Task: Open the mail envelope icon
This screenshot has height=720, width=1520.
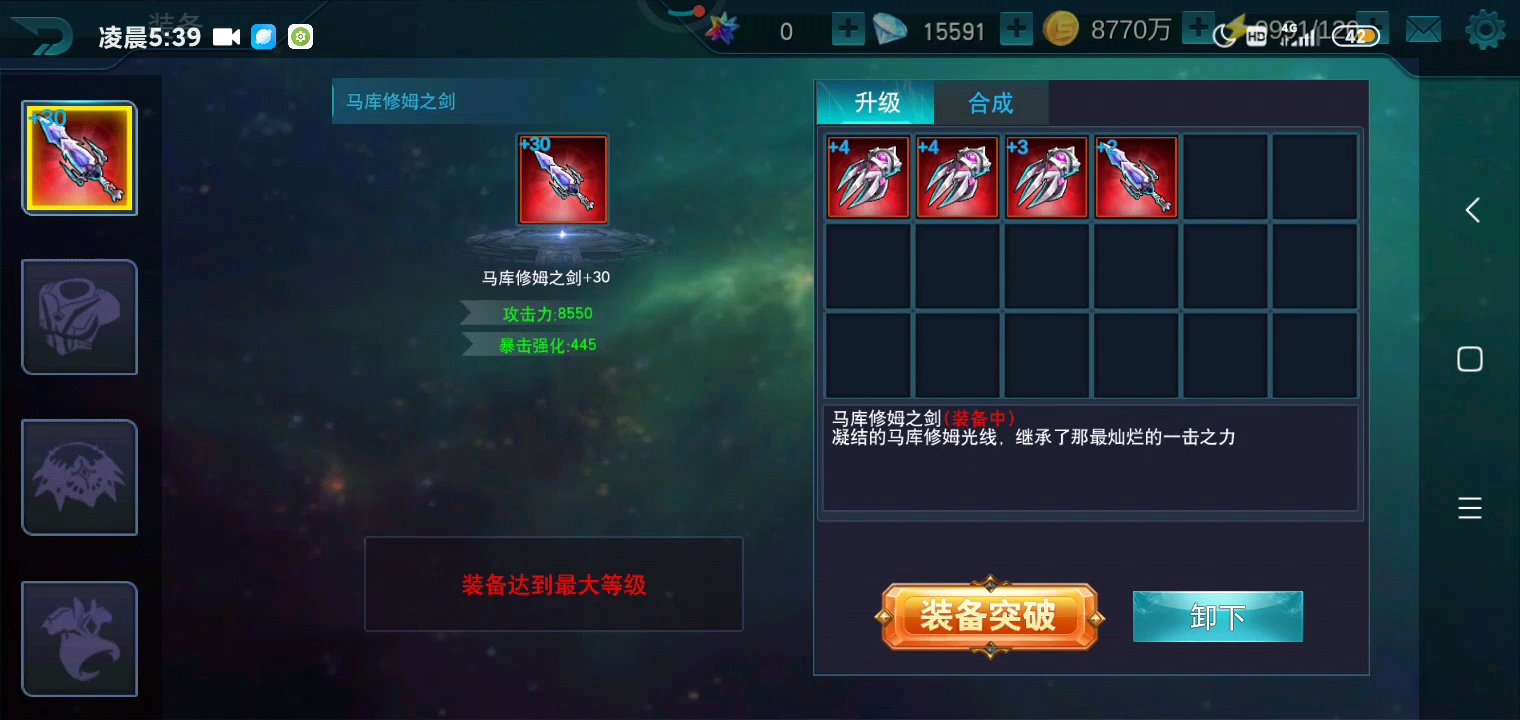Action: [x=1423, y=30]
